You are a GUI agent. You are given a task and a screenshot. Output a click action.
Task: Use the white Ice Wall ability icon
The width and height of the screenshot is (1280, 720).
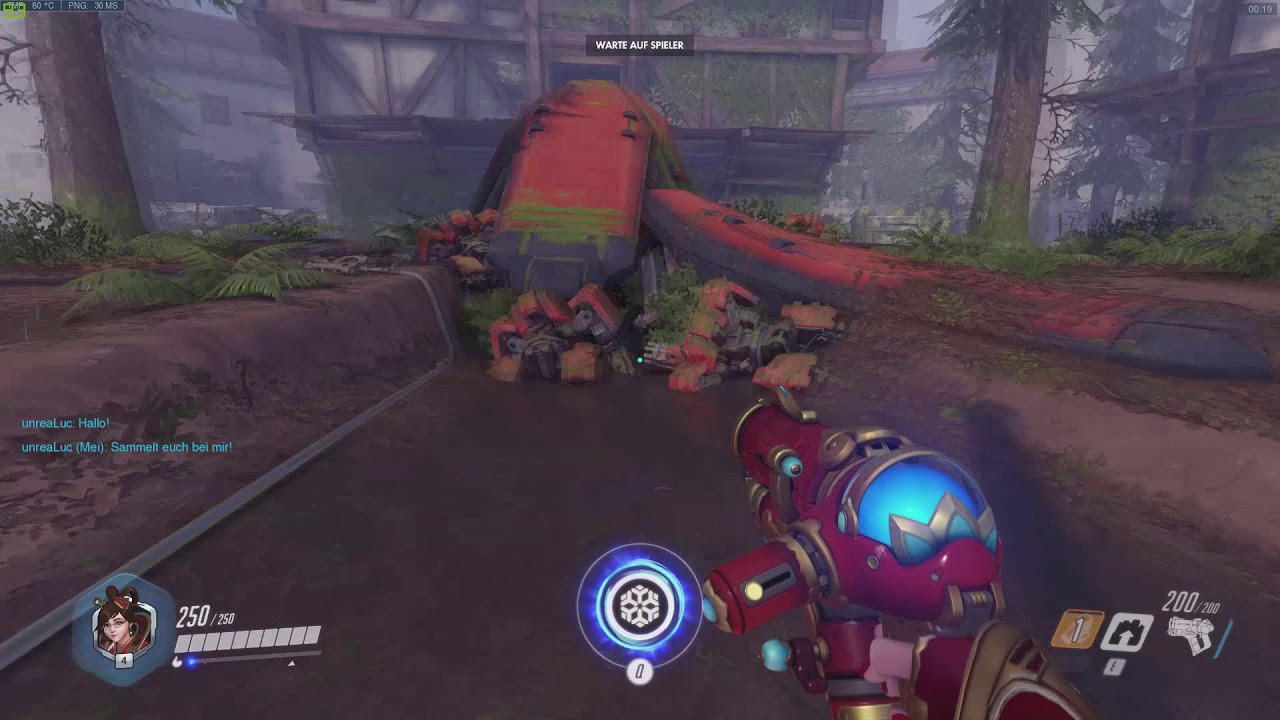[1127, 632]
